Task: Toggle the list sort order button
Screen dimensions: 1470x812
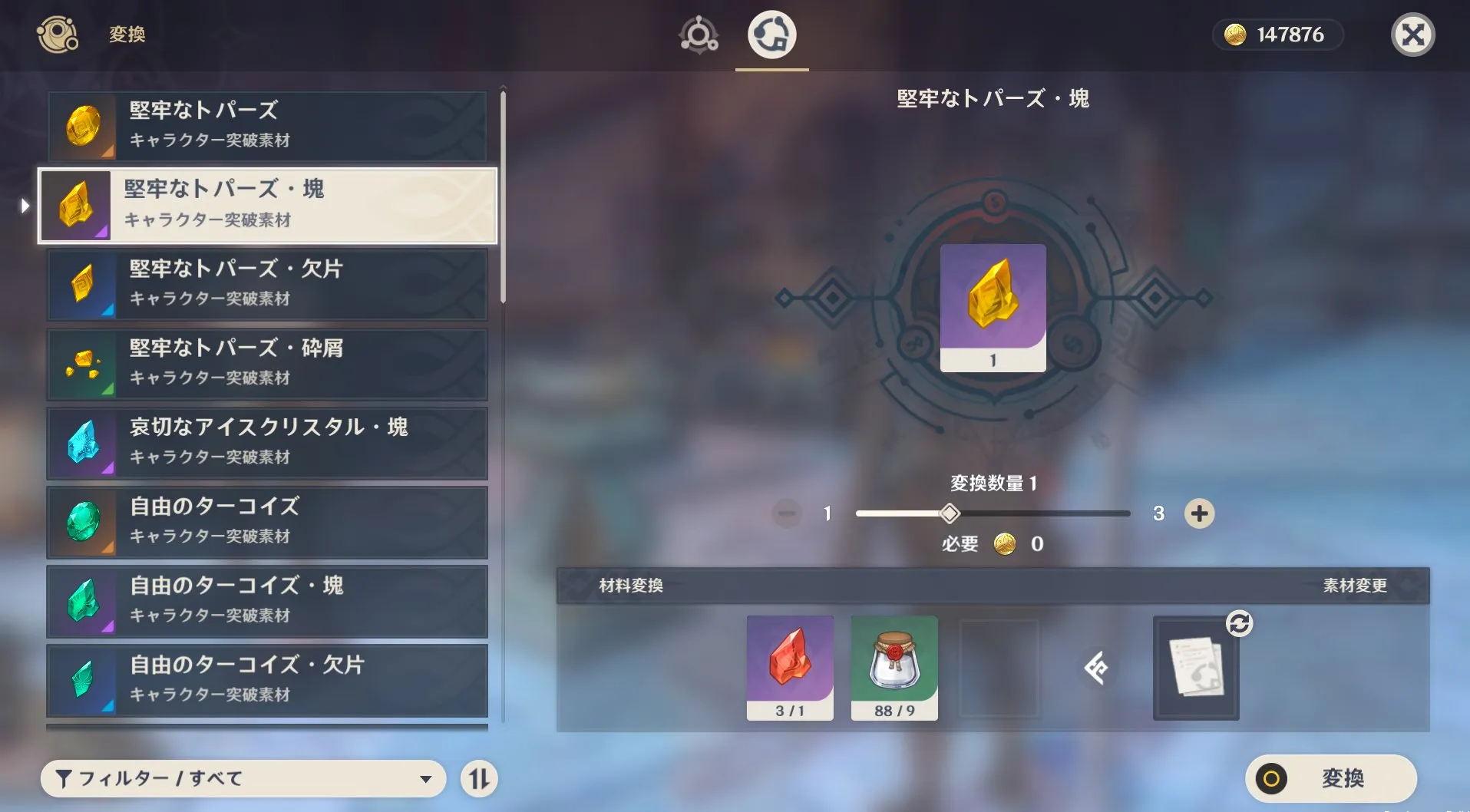Action: (479, 779)
